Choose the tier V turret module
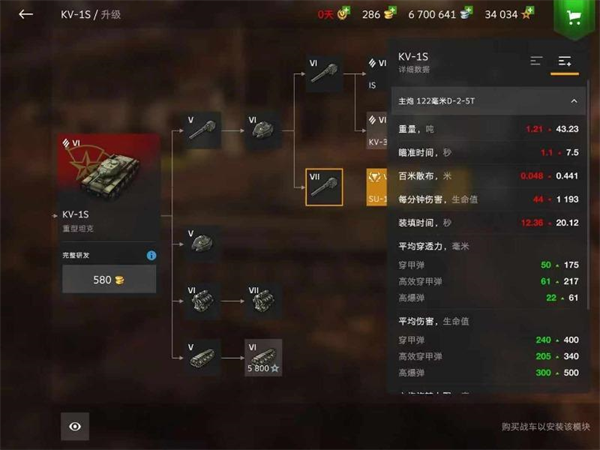The height and width of the screenshot is (450, 600). click(203, 242)
